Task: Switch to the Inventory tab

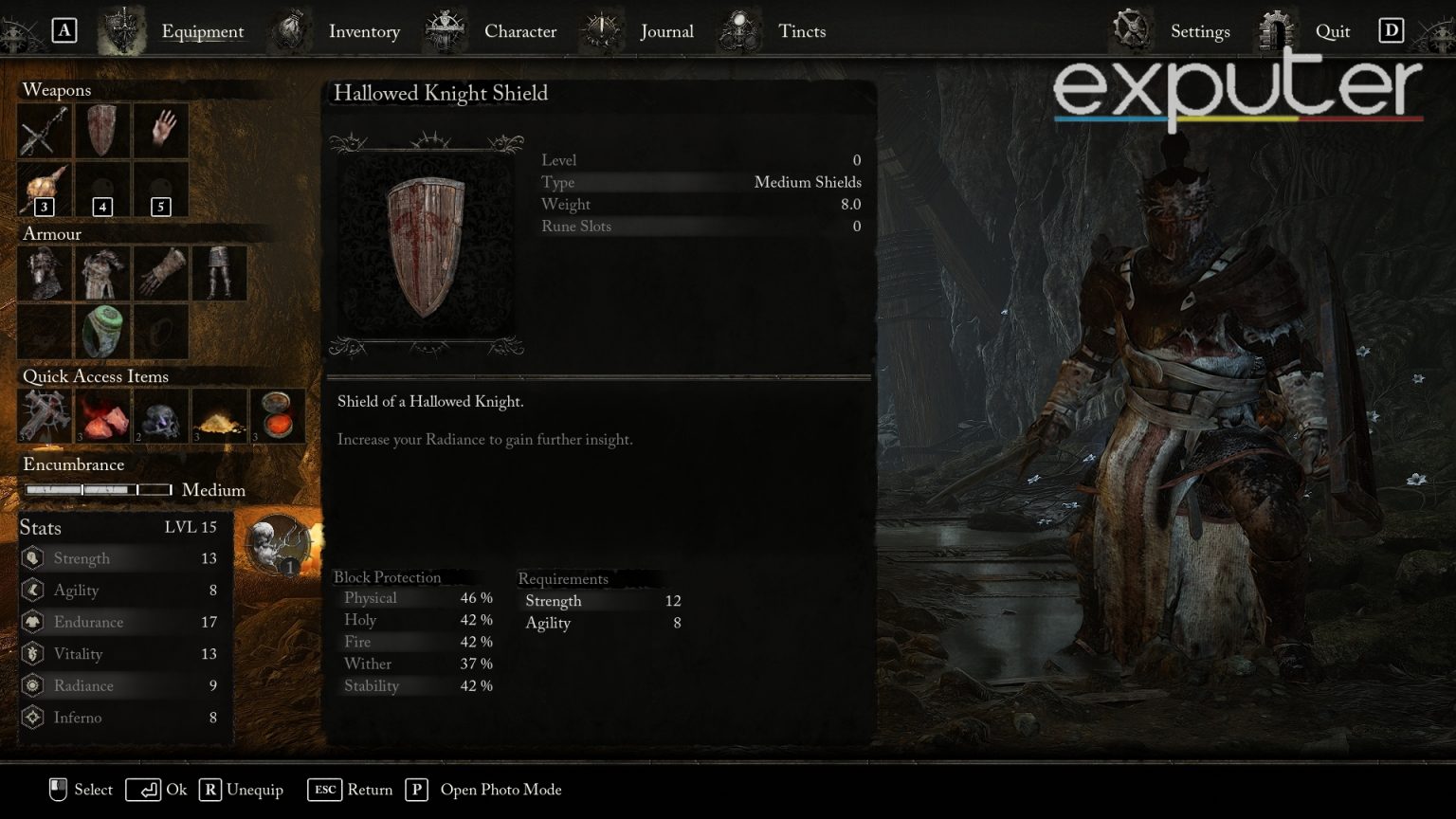Action: (x=364, y=31)
